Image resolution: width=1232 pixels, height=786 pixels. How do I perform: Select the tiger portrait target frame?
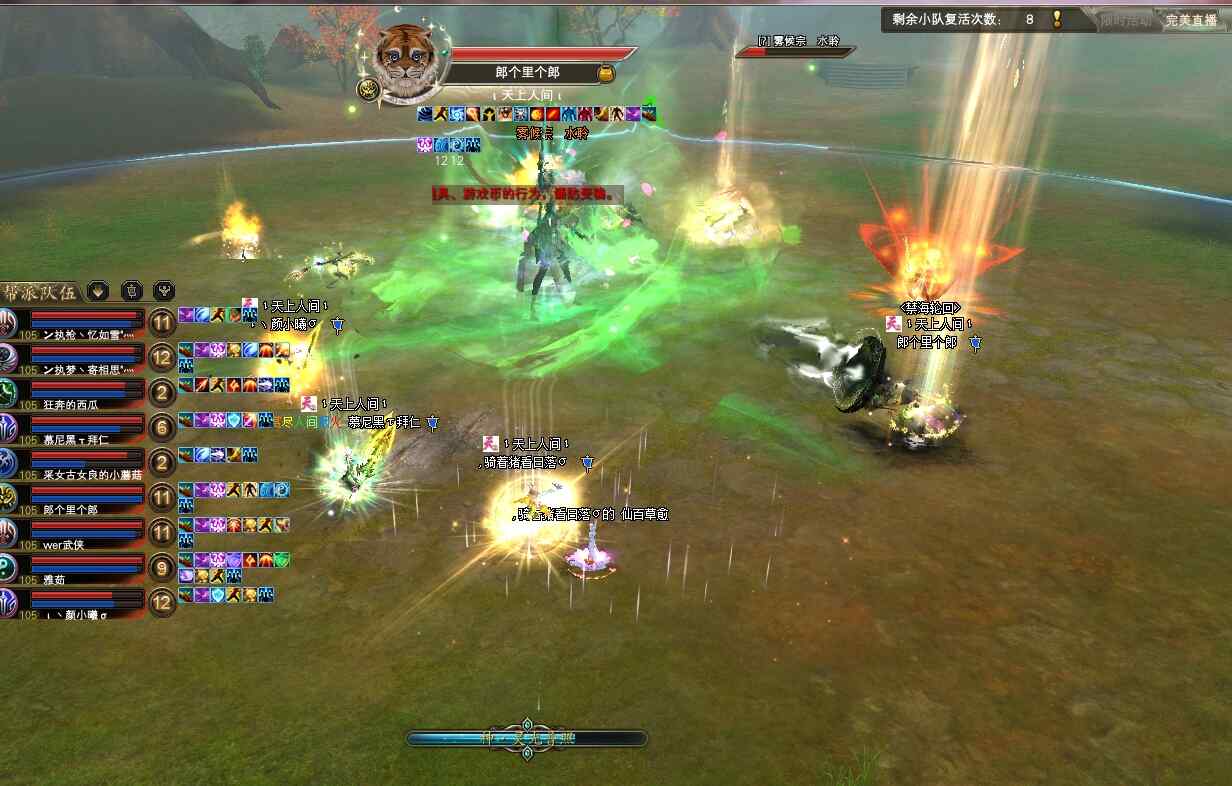coord(408,61)
